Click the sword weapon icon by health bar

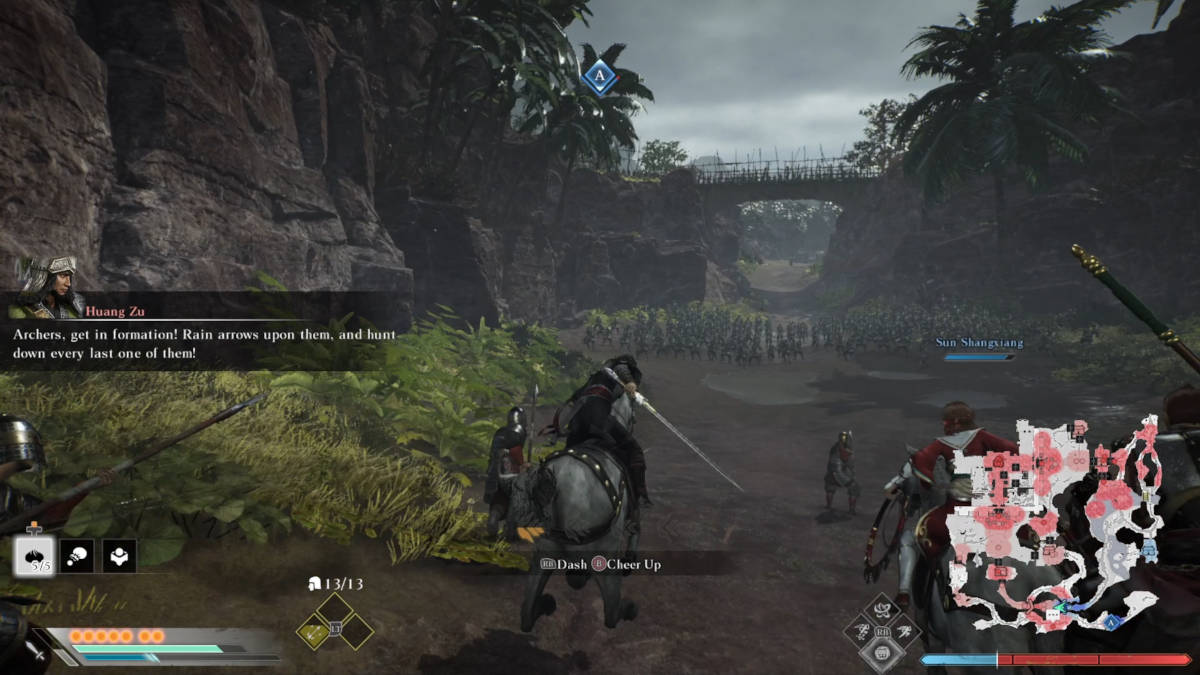point(36,651)
